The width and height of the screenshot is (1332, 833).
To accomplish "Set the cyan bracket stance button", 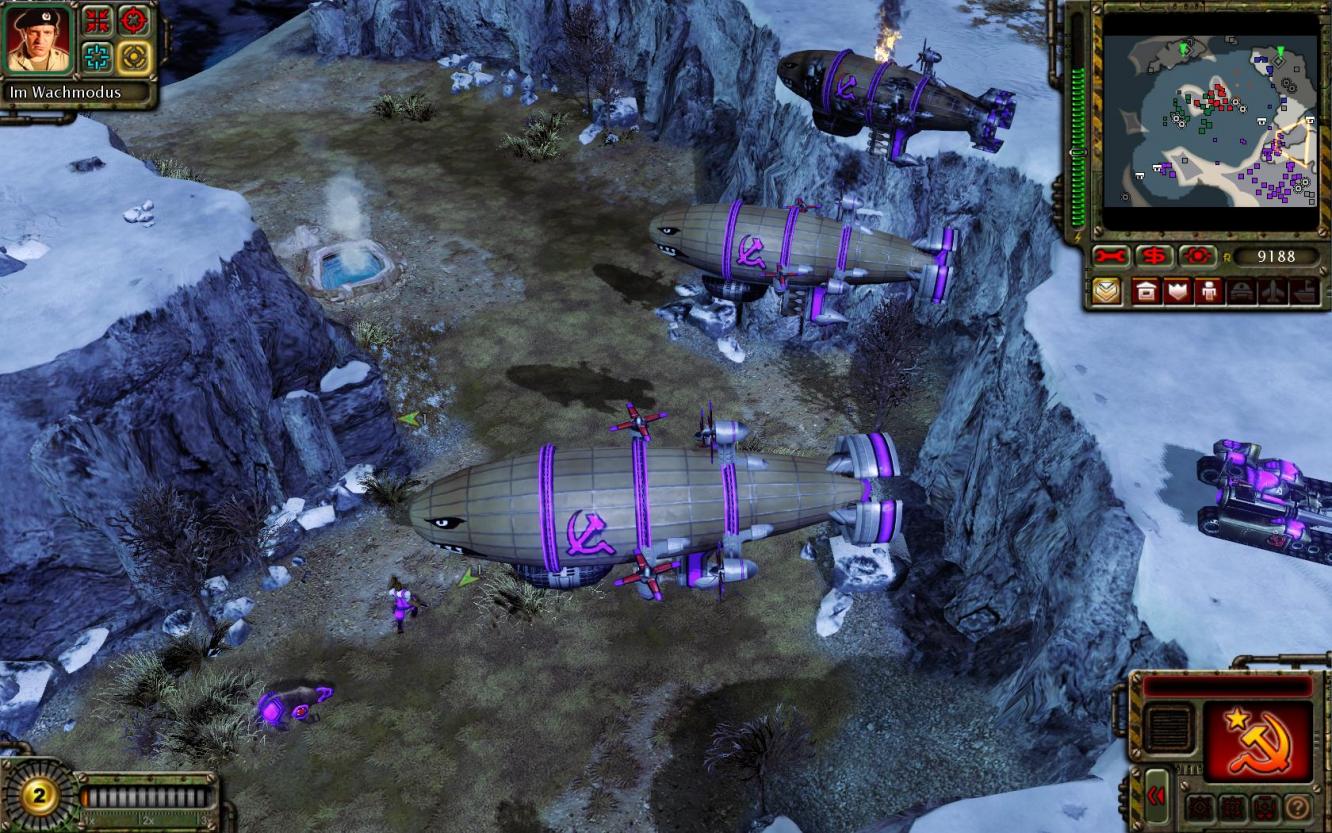I will [x=96, y=57].
